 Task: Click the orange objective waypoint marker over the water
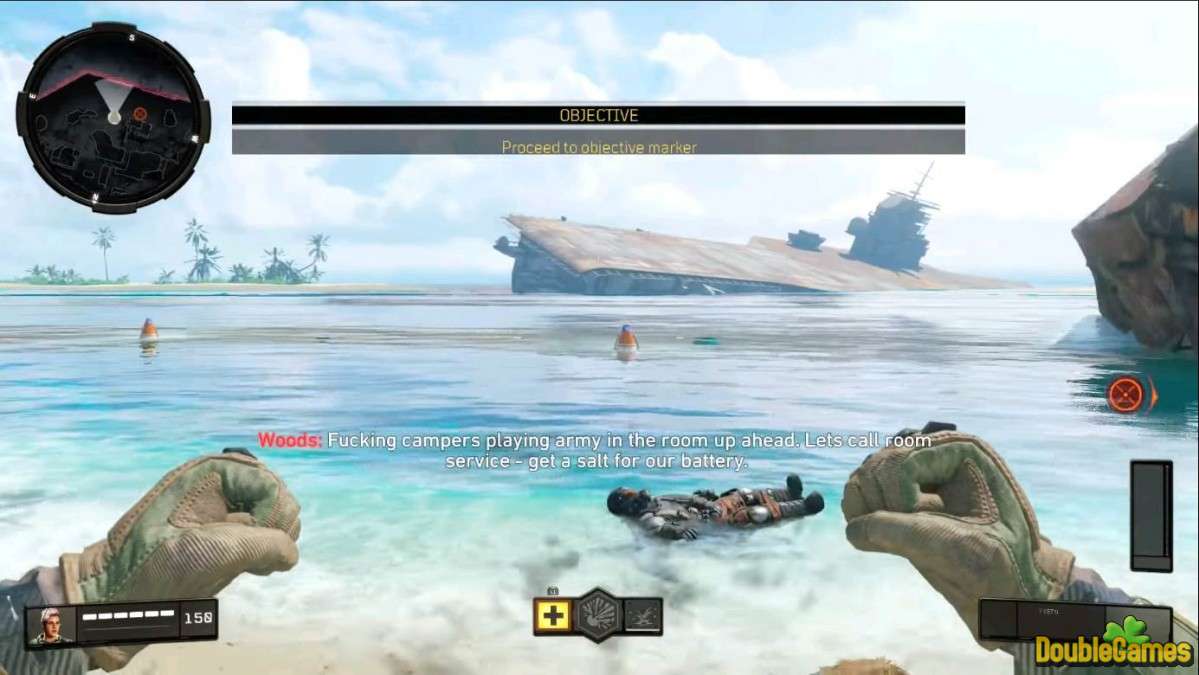[1127, 394]
